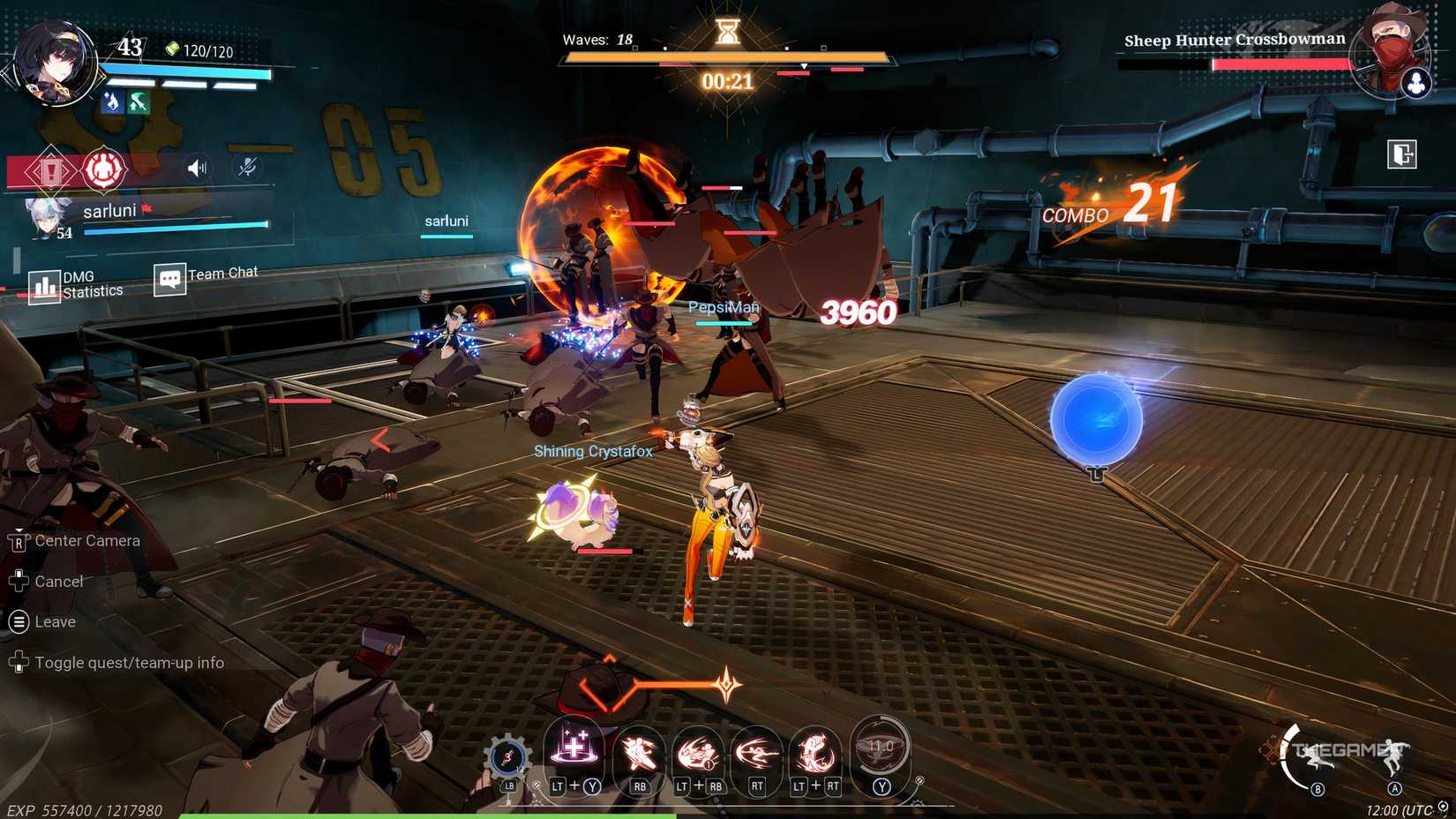Activate the healing skill (LT+Y)
1456x819 pixels.
[x=574, y=751]
